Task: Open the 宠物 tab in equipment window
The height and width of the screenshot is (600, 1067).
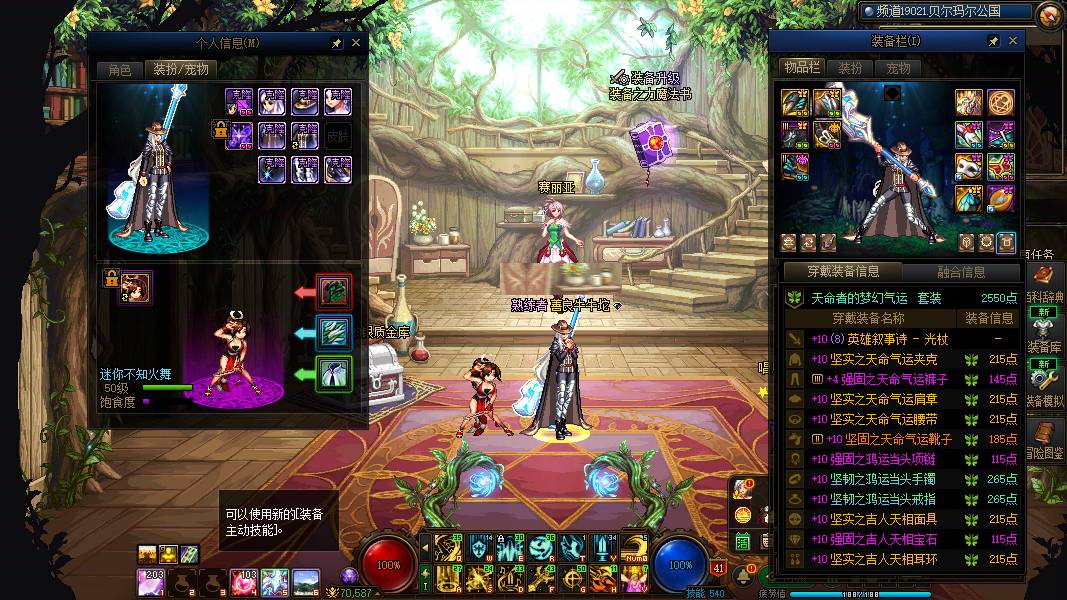Action: click(898, 68)
